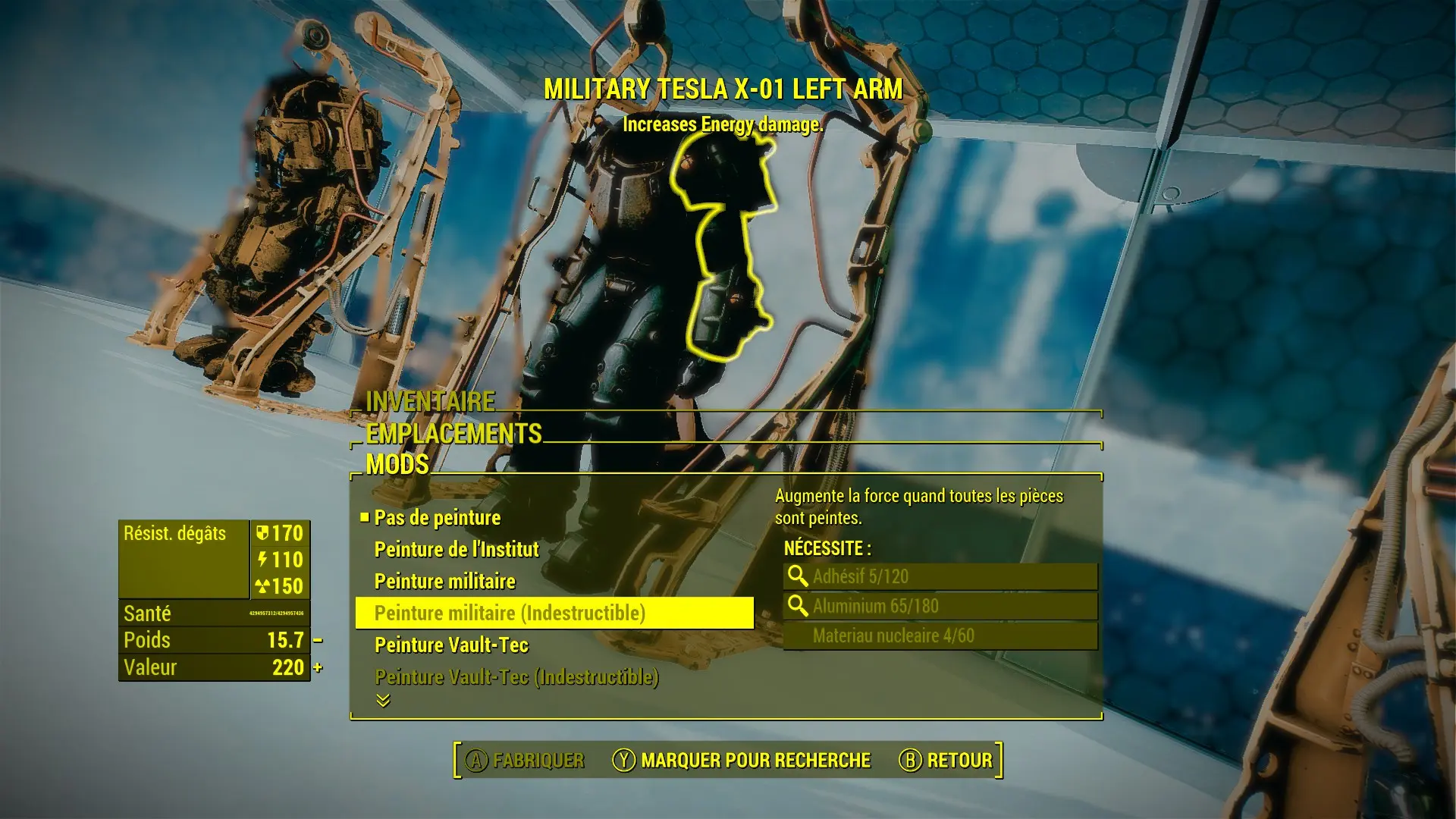Open the INVENTAIRE section

click(430, 401)
